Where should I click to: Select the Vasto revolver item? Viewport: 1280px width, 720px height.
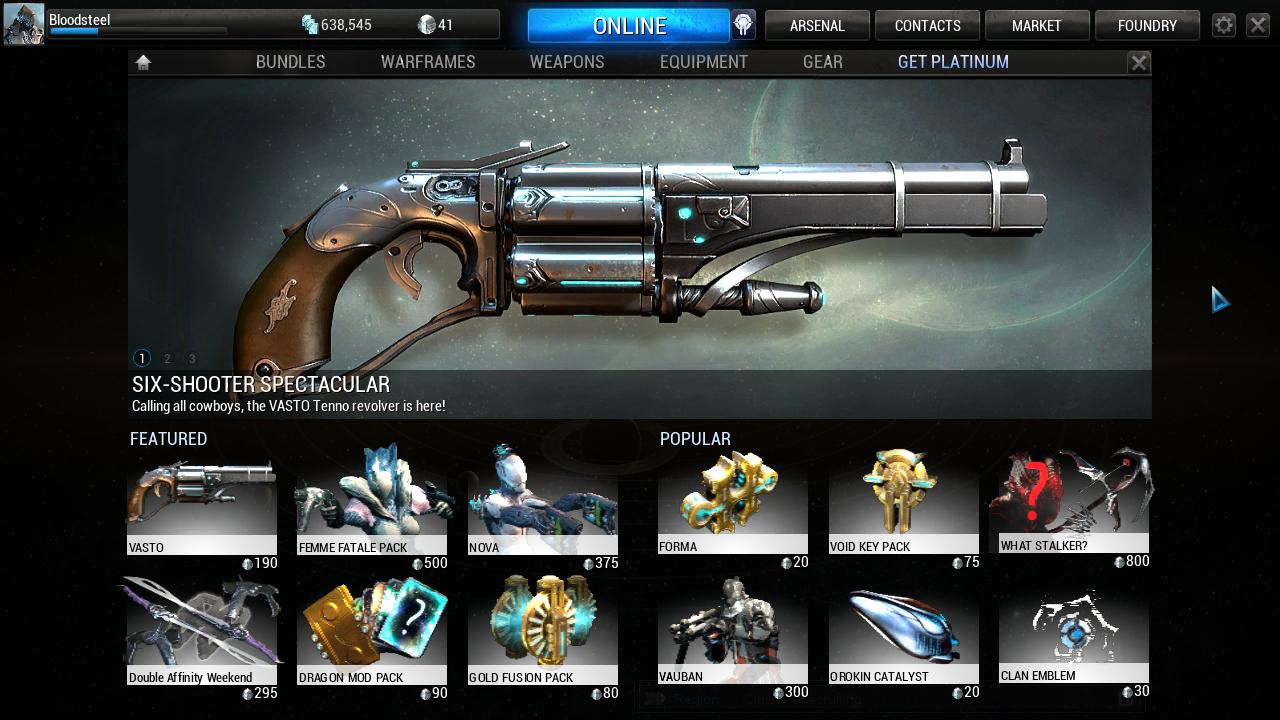201,507
